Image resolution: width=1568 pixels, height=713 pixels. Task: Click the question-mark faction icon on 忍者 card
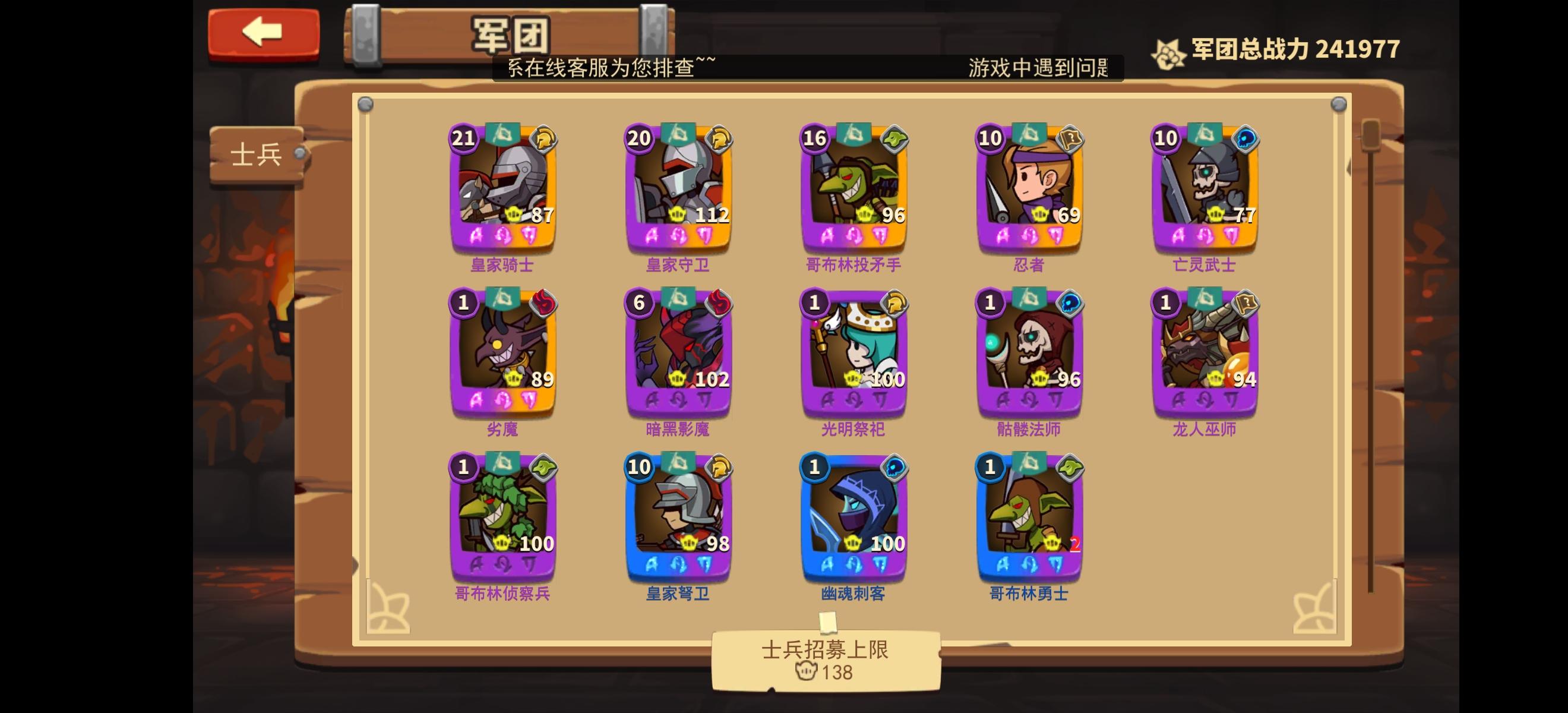click(1070, 140)
